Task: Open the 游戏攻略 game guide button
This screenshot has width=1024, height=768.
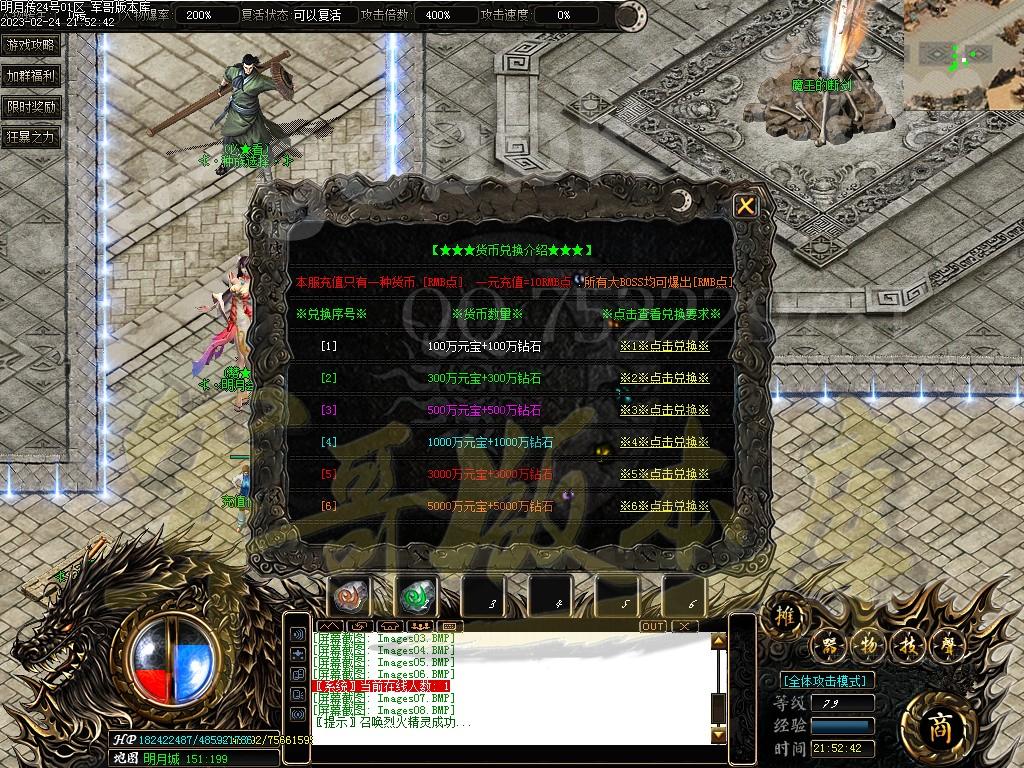Action: [x=31, y=45]
